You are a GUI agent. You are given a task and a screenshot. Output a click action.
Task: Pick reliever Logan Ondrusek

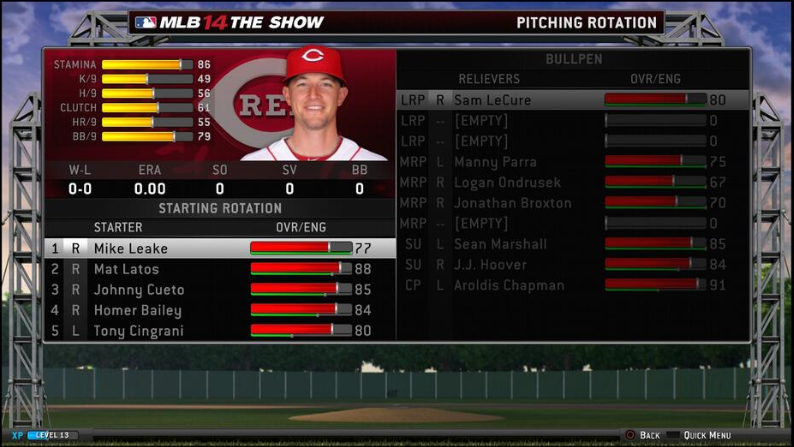tap(507, 183)
